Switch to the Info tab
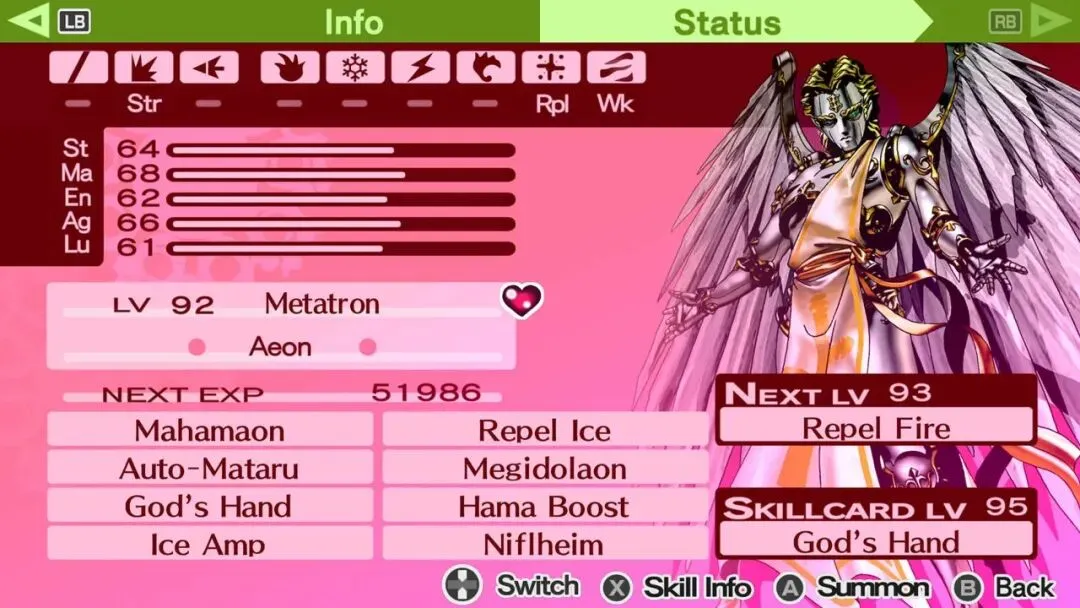The image size is (1080, 608). click(353, 21)
